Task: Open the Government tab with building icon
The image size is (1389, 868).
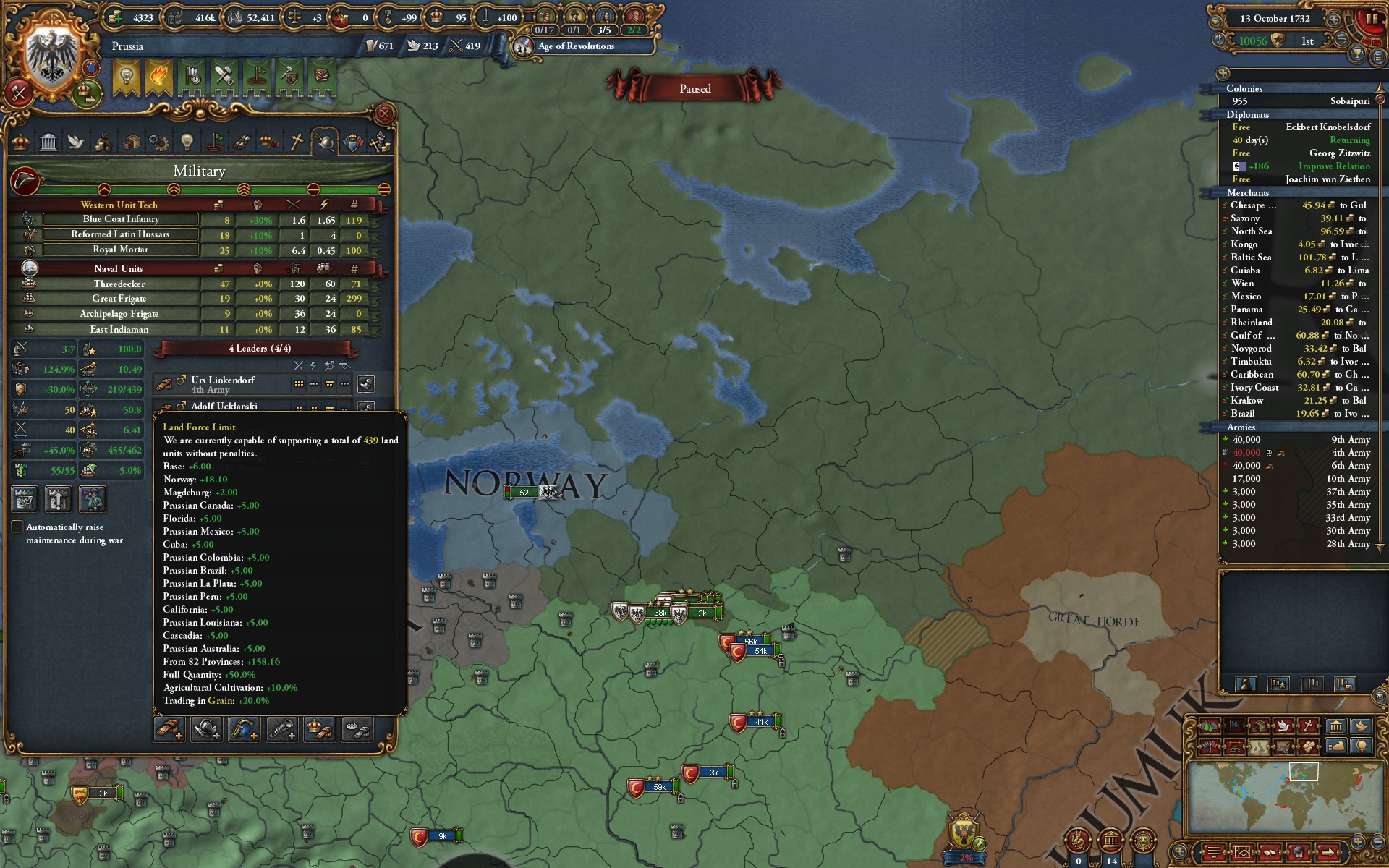Action: tap(48, 142)
